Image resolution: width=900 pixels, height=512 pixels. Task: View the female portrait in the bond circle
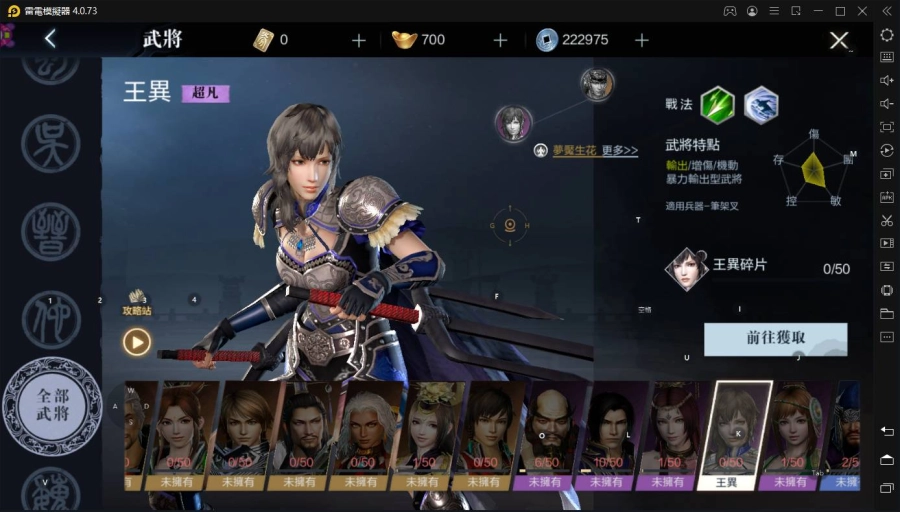click(x=513, y=124)
